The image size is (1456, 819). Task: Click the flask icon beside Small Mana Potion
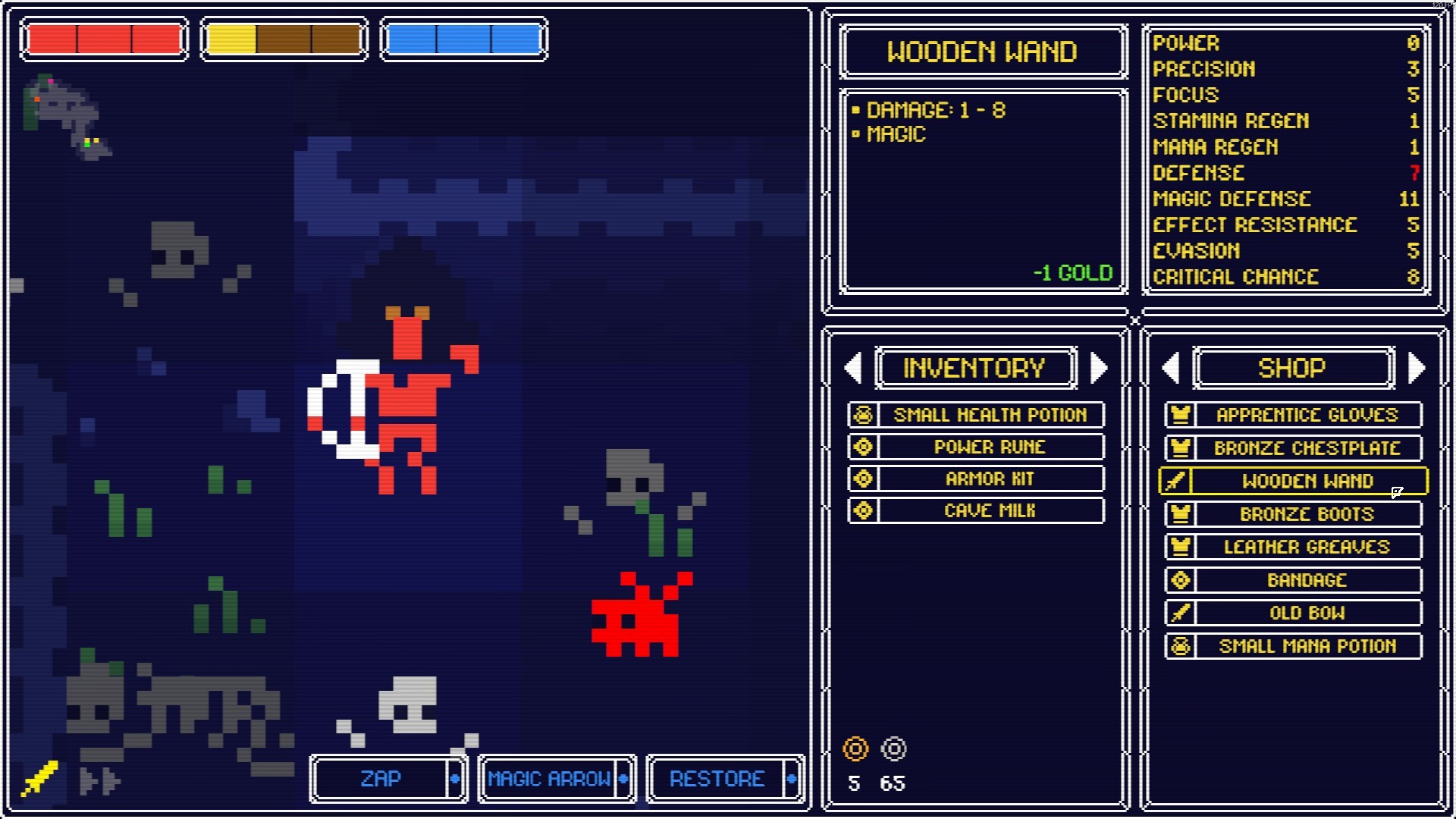tap(1181, 646)
